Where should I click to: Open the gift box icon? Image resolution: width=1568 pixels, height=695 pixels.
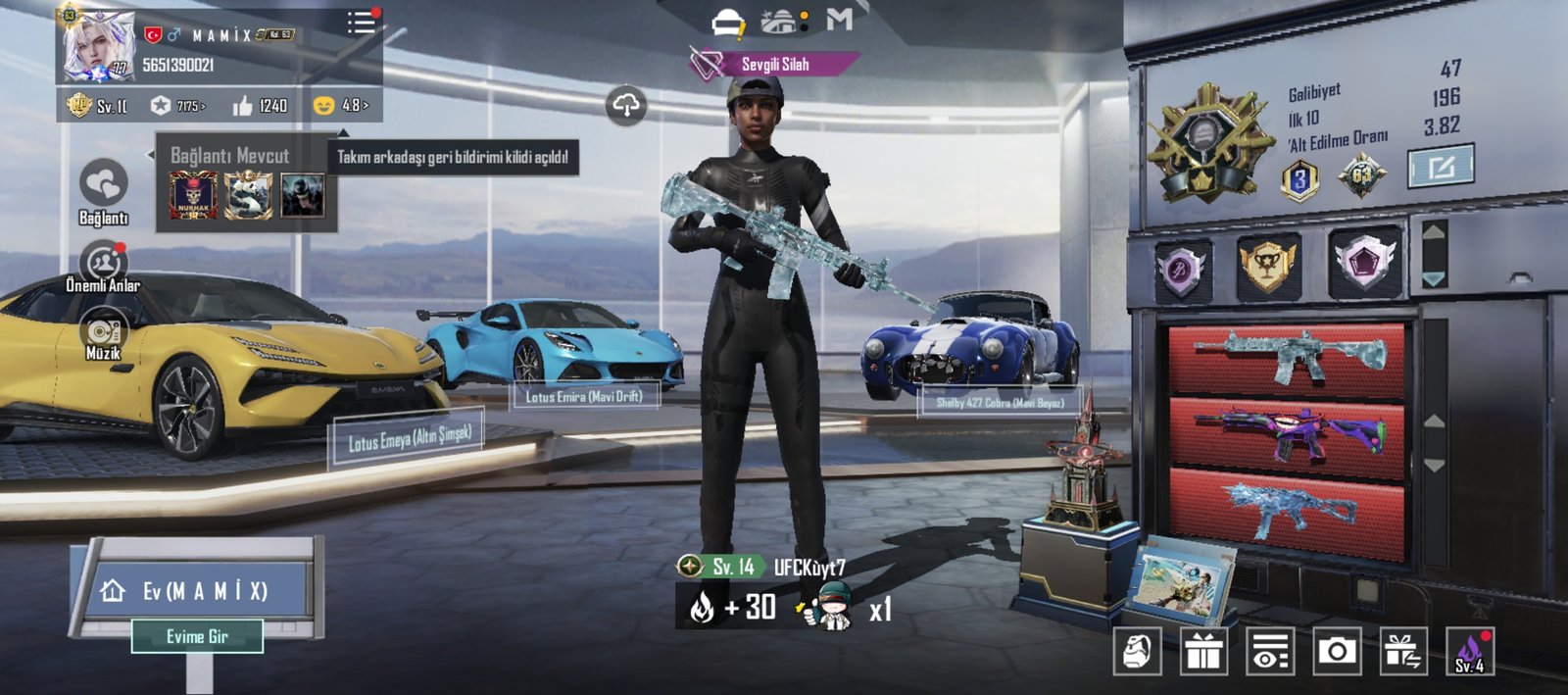click(x=1203, y=652)
